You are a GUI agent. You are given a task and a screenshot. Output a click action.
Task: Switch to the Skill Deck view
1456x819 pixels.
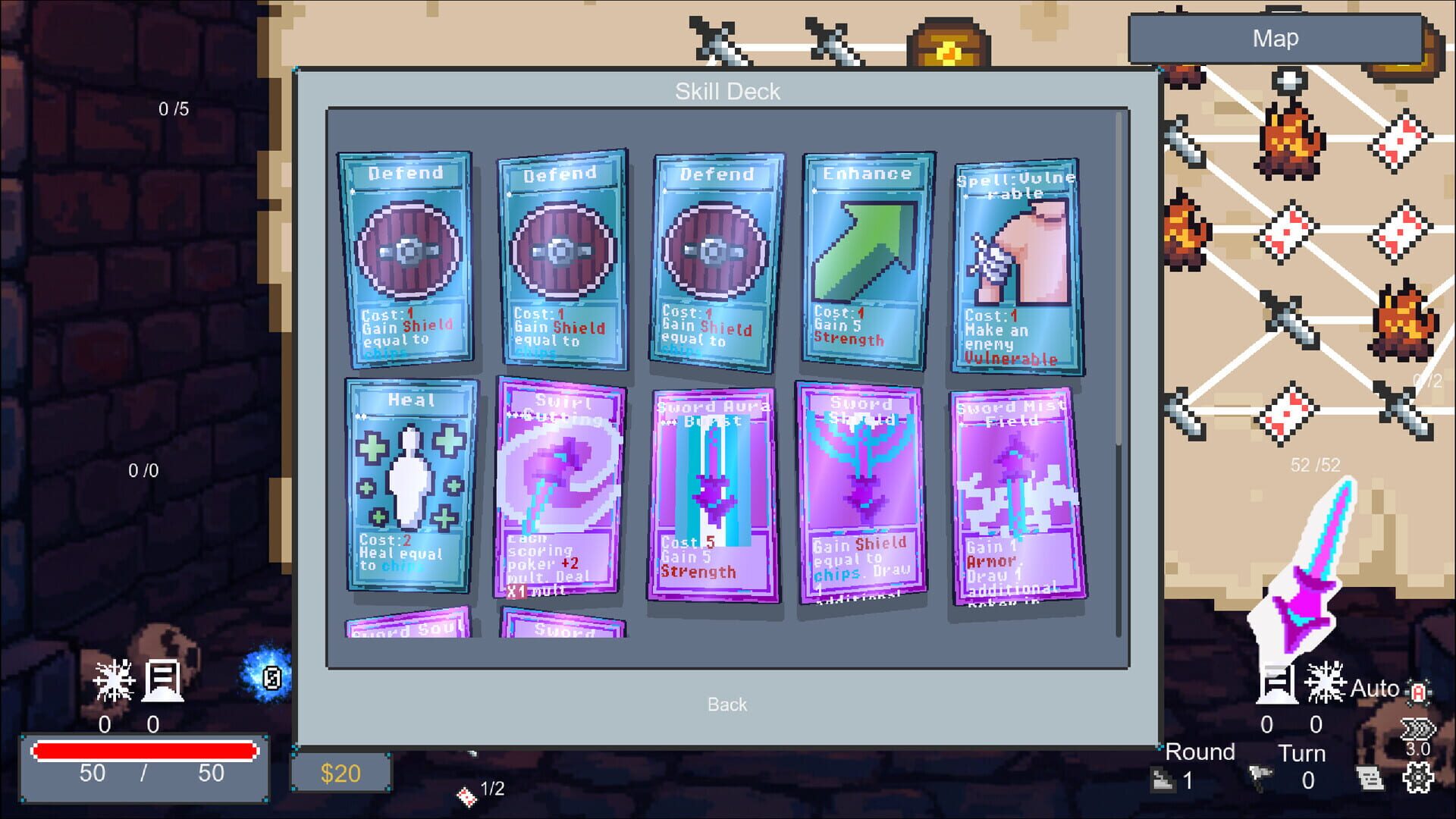pyautogui.click(x=728, y=93)
